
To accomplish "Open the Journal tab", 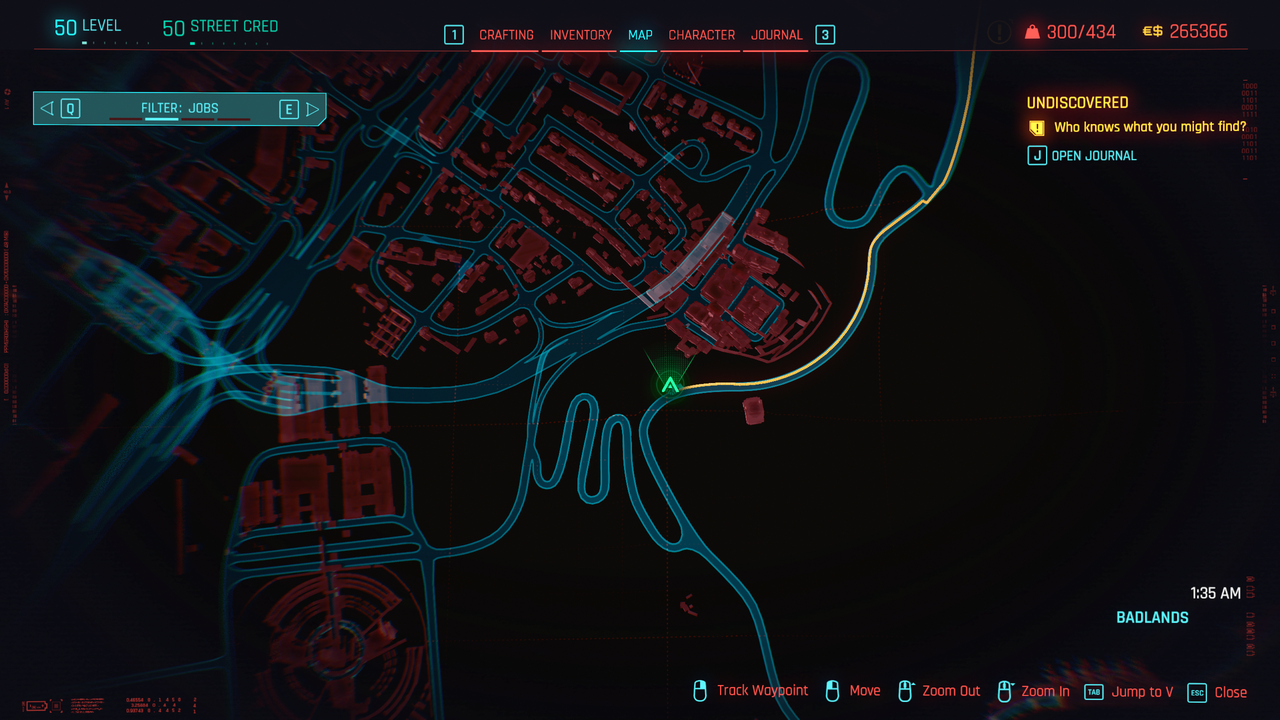I will point(776,35).
